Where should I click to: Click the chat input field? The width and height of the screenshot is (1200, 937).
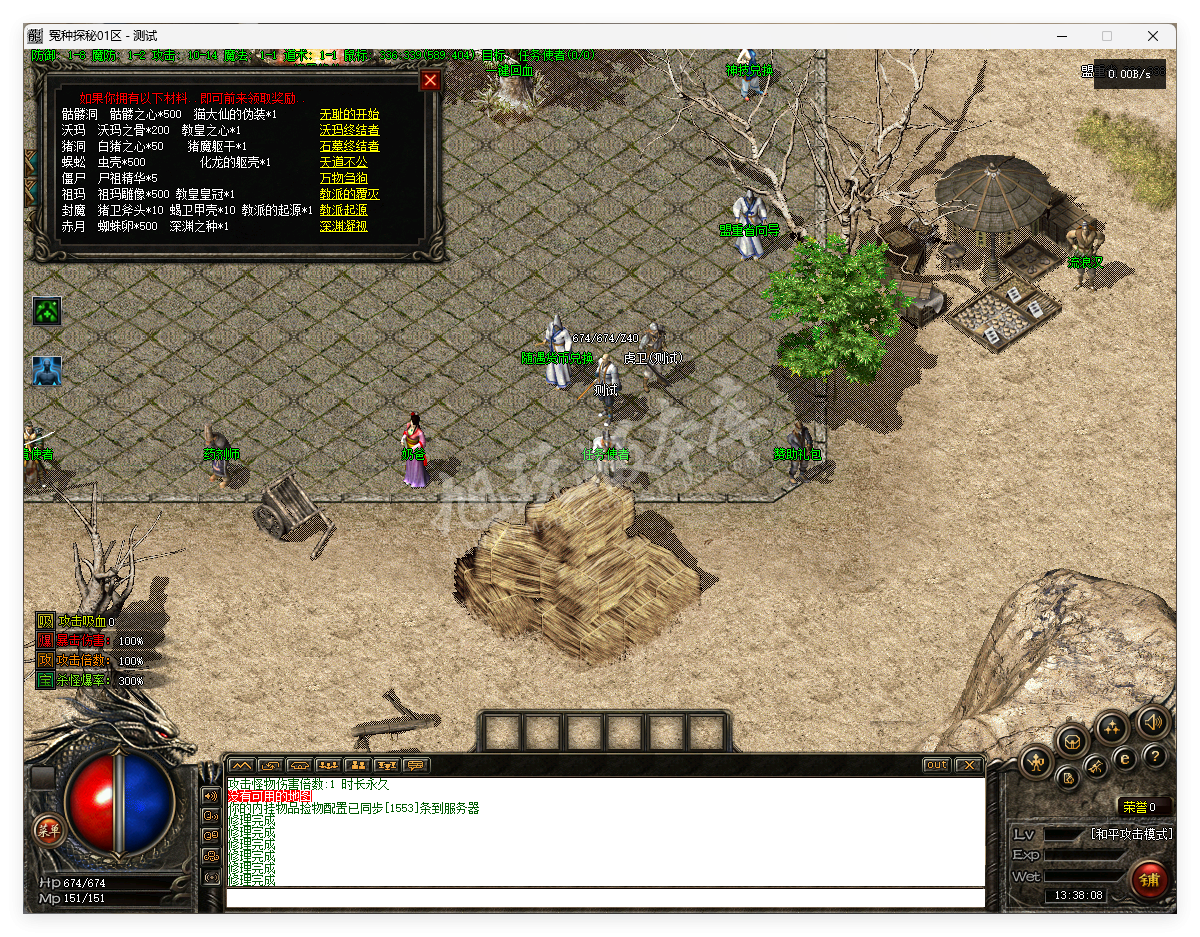605,898
